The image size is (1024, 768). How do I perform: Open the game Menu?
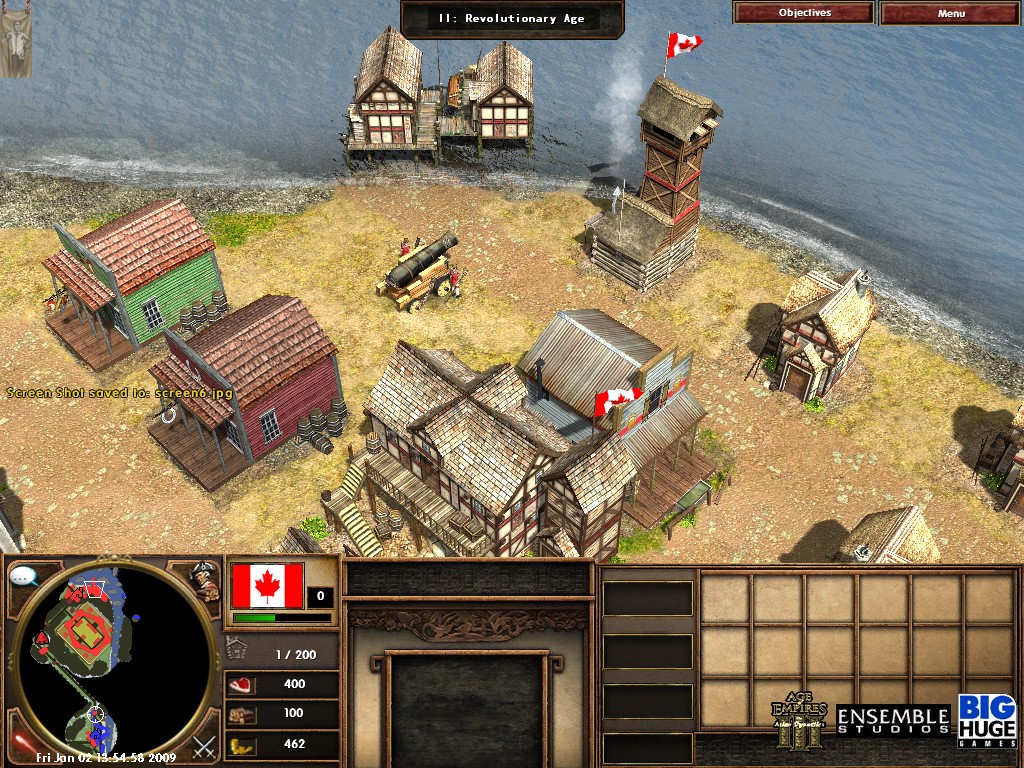951,13
